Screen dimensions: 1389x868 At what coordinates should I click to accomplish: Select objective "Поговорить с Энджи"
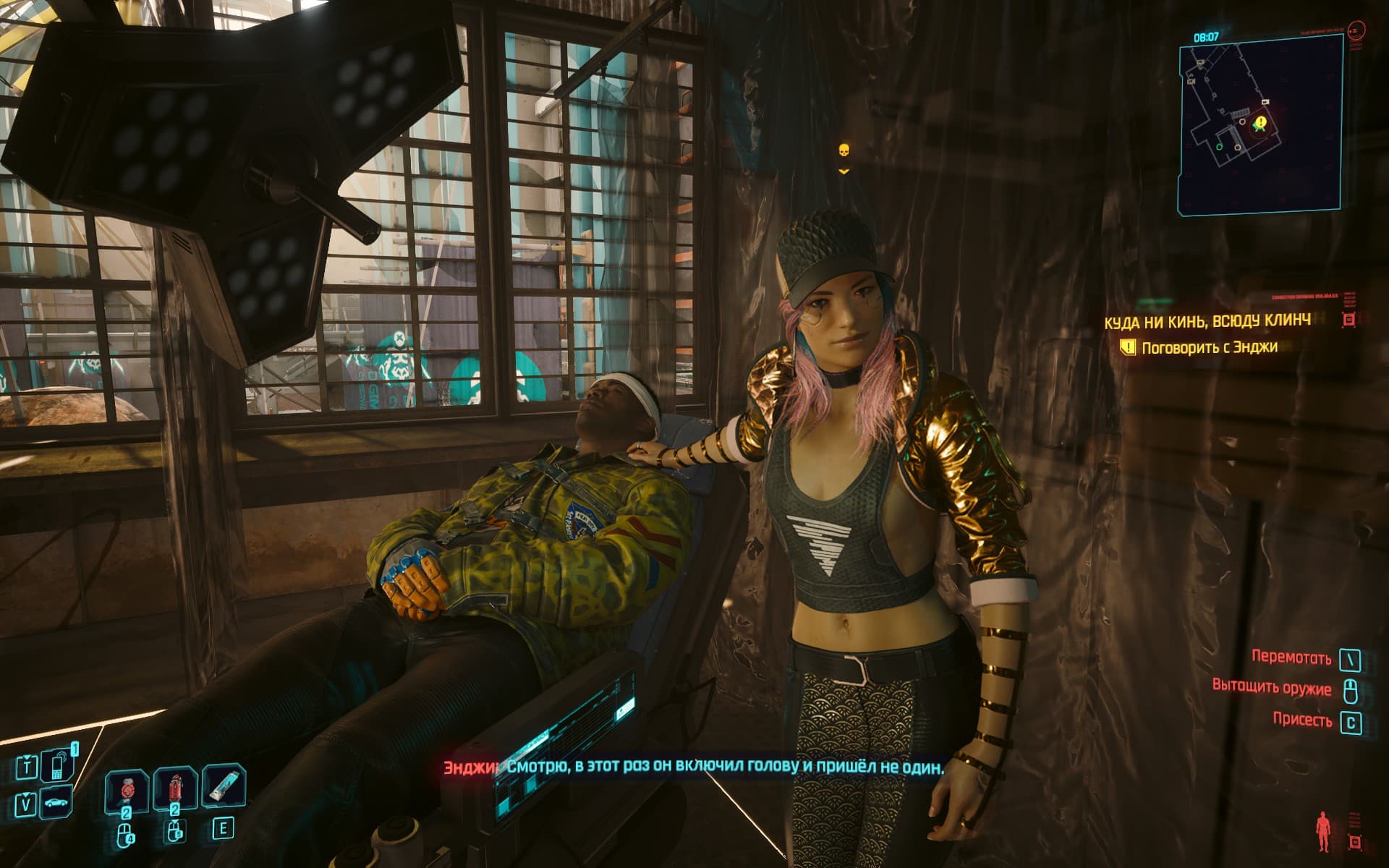coord(1209,348)
